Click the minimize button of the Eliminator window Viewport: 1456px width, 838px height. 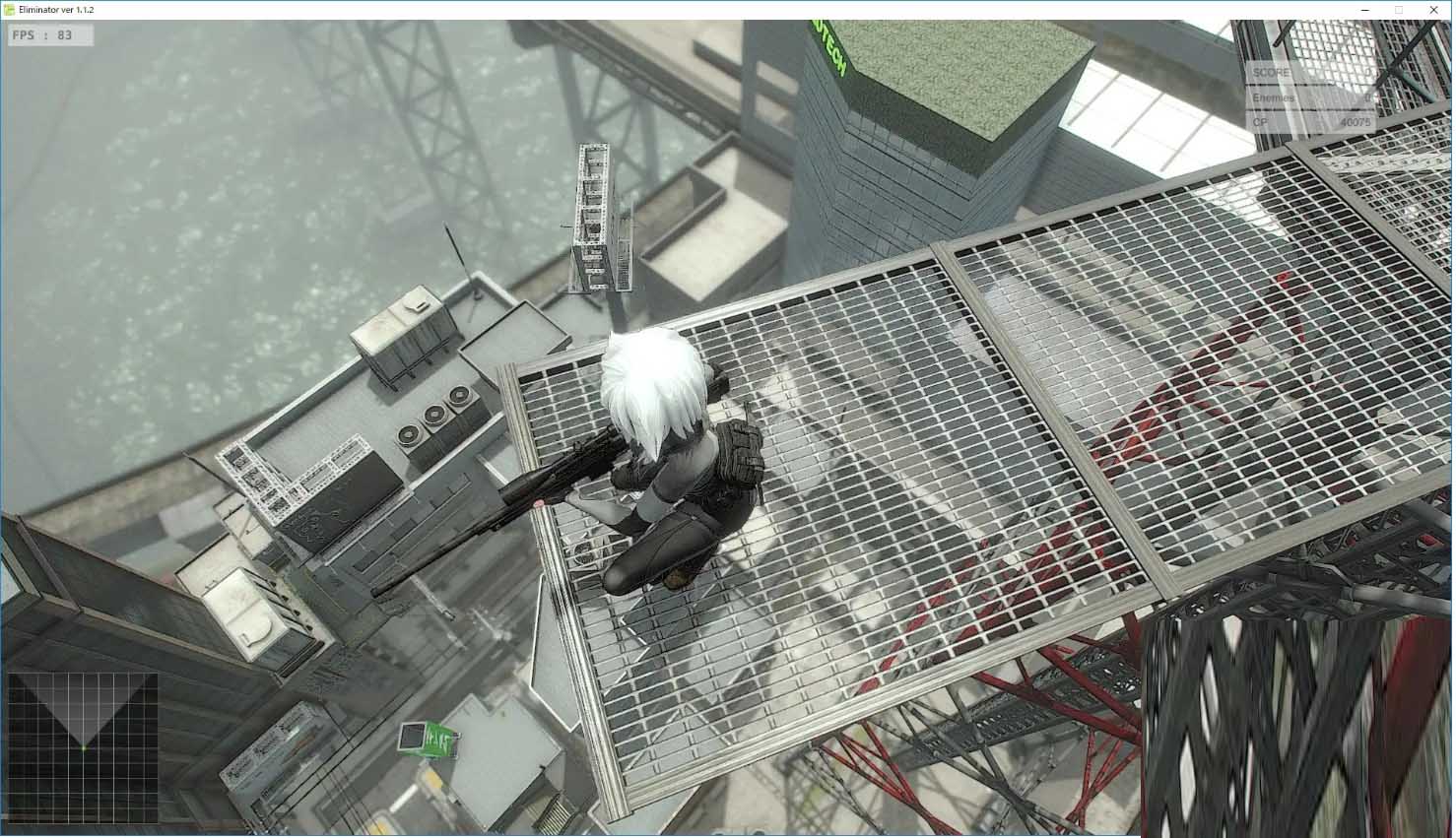pos(1365,10)
